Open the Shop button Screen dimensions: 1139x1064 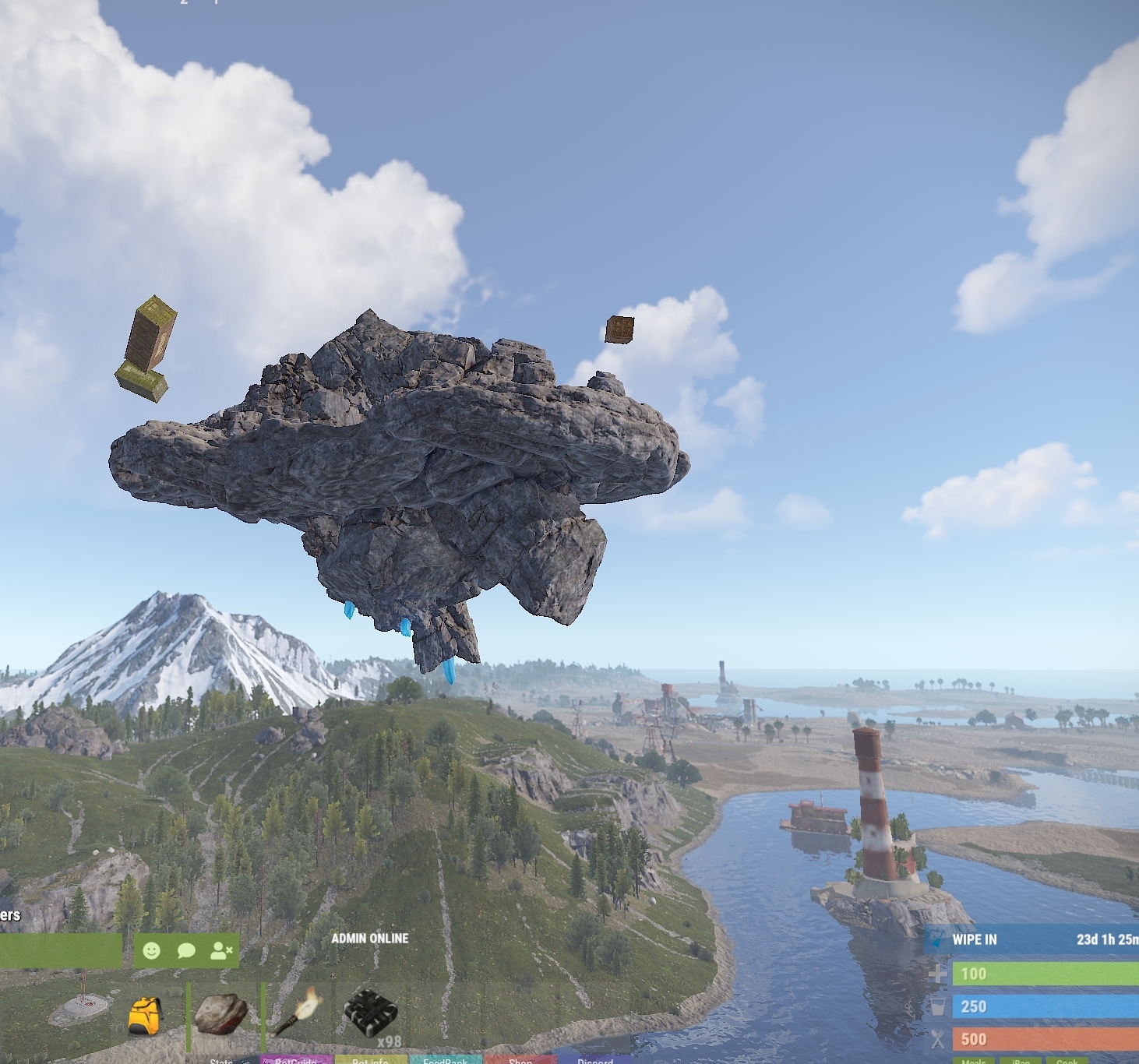coord(520,1061)
